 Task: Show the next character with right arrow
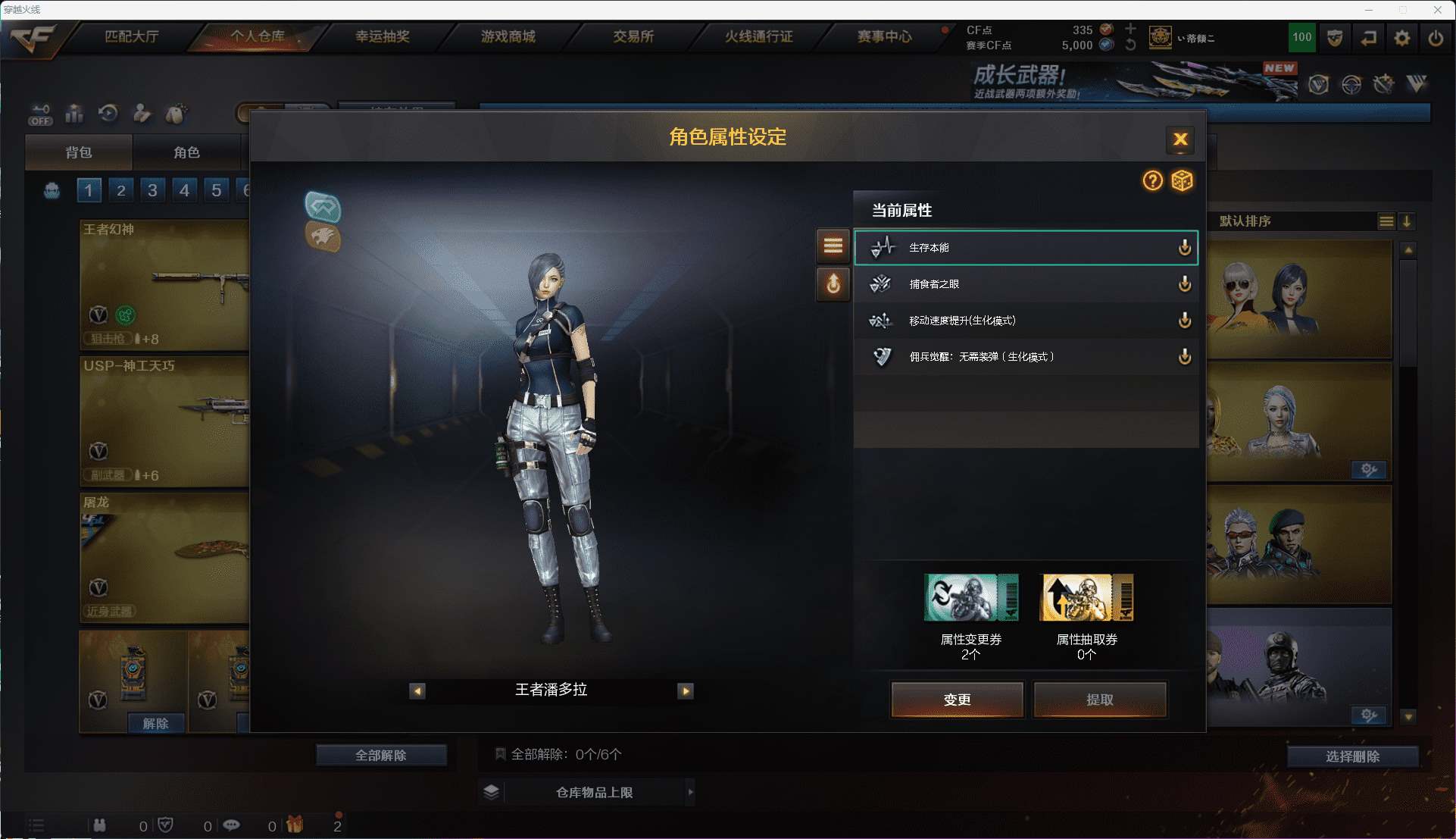tap(686, 690)
